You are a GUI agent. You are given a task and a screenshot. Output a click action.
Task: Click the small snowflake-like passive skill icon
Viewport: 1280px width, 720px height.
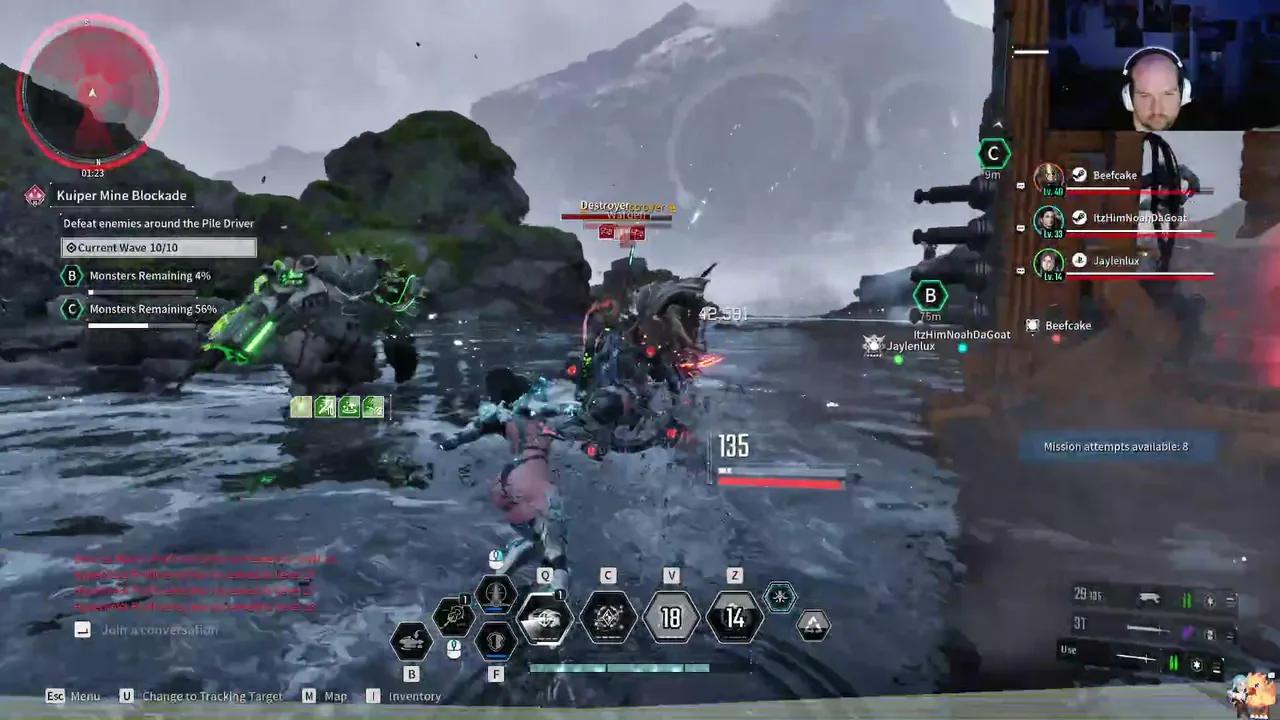pos(780,597)
